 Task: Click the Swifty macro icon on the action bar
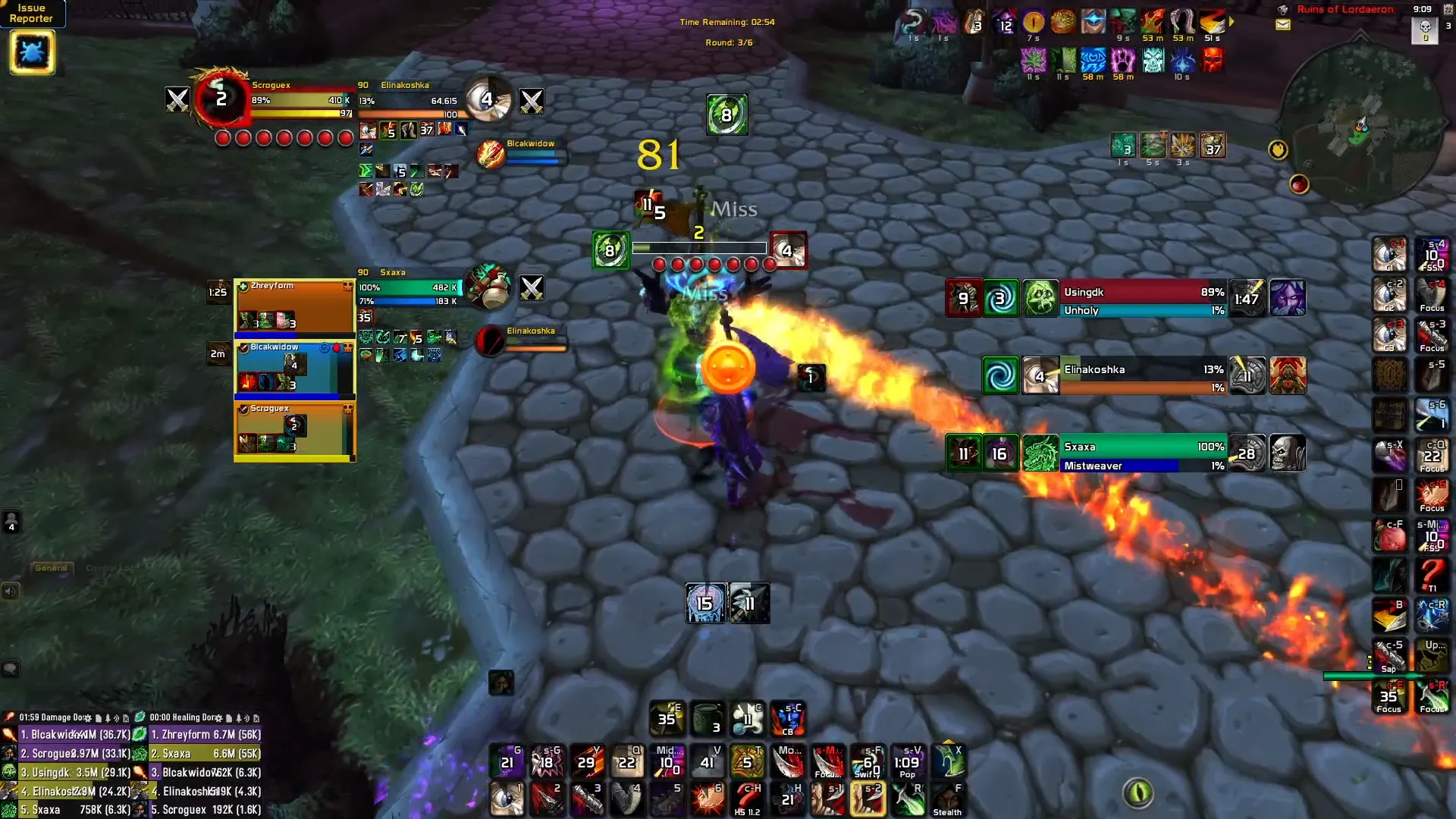click(x=868, y=762)
